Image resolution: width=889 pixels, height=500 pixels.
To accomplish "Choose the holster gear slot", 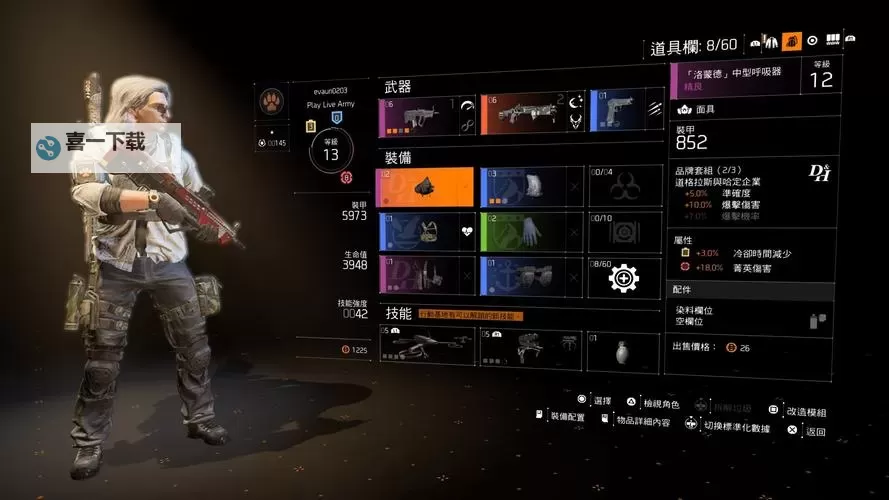I will pos(424,276).
